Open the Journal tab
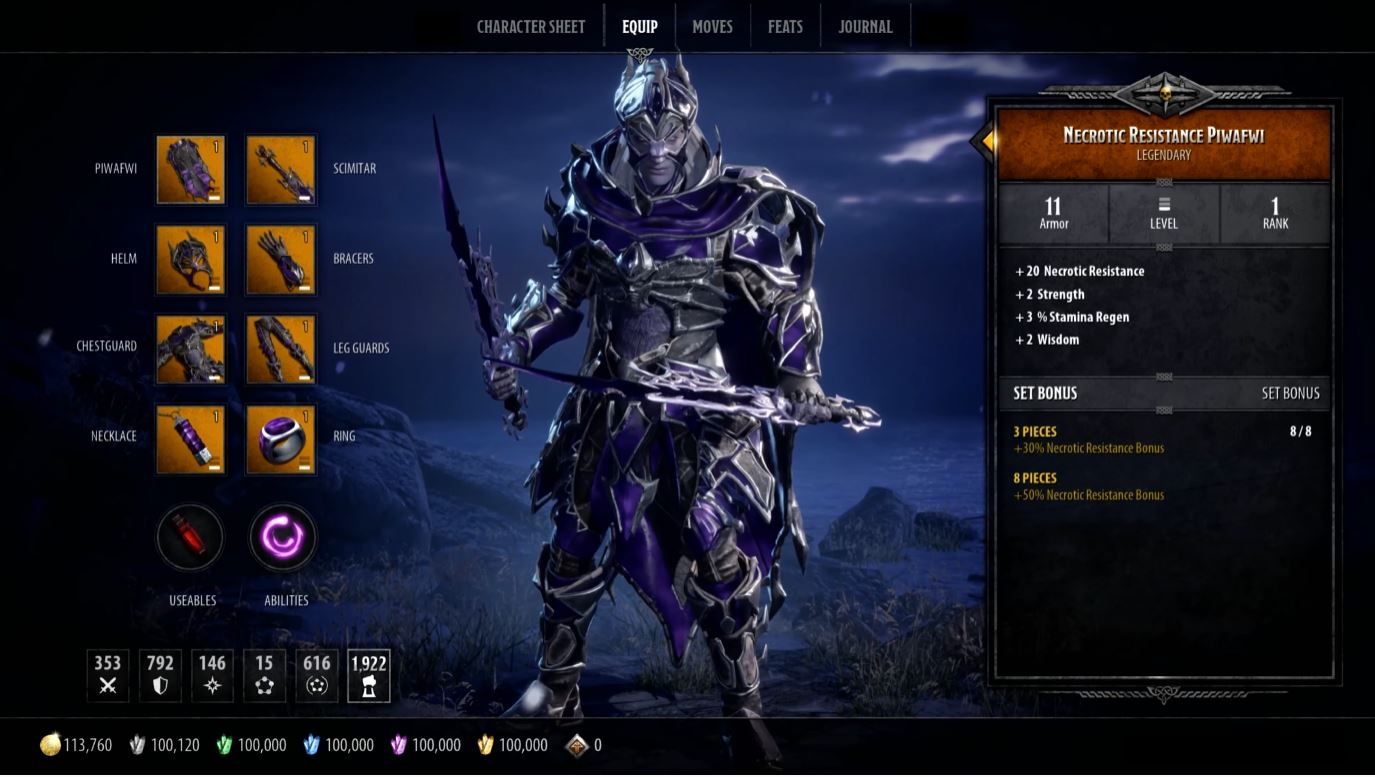The height and width of the screenshot is (777, 1375). [864, 26]
